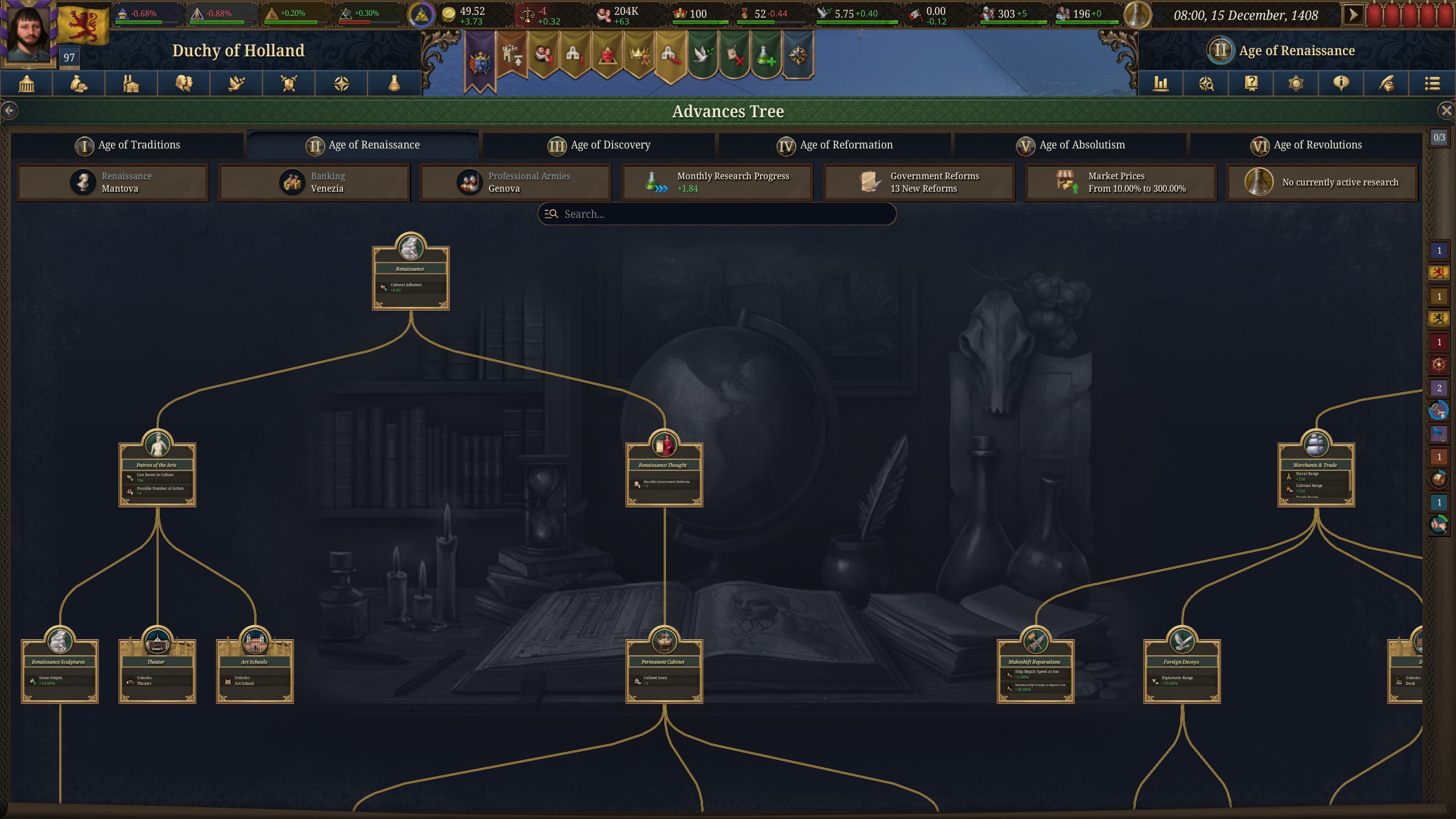Viewport: 1456px width, 819px height.
Task: Open the quill message log
Action: click(x=1386, y=84)
